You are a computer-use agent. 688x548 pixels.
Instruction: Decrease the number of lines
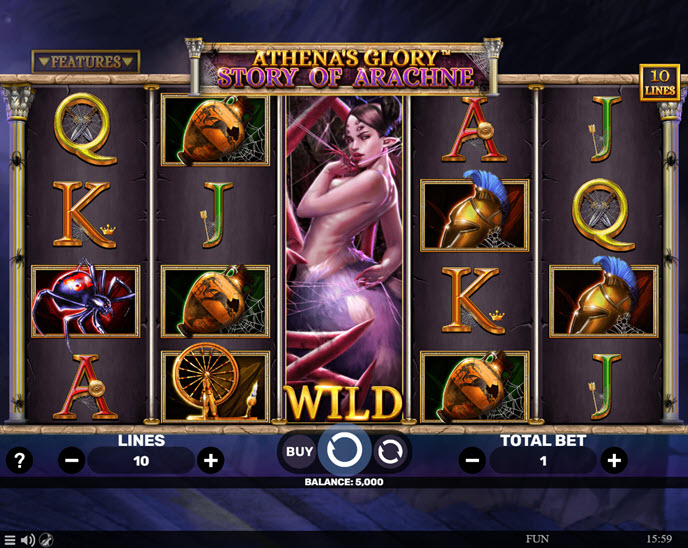tap(72, 461)
